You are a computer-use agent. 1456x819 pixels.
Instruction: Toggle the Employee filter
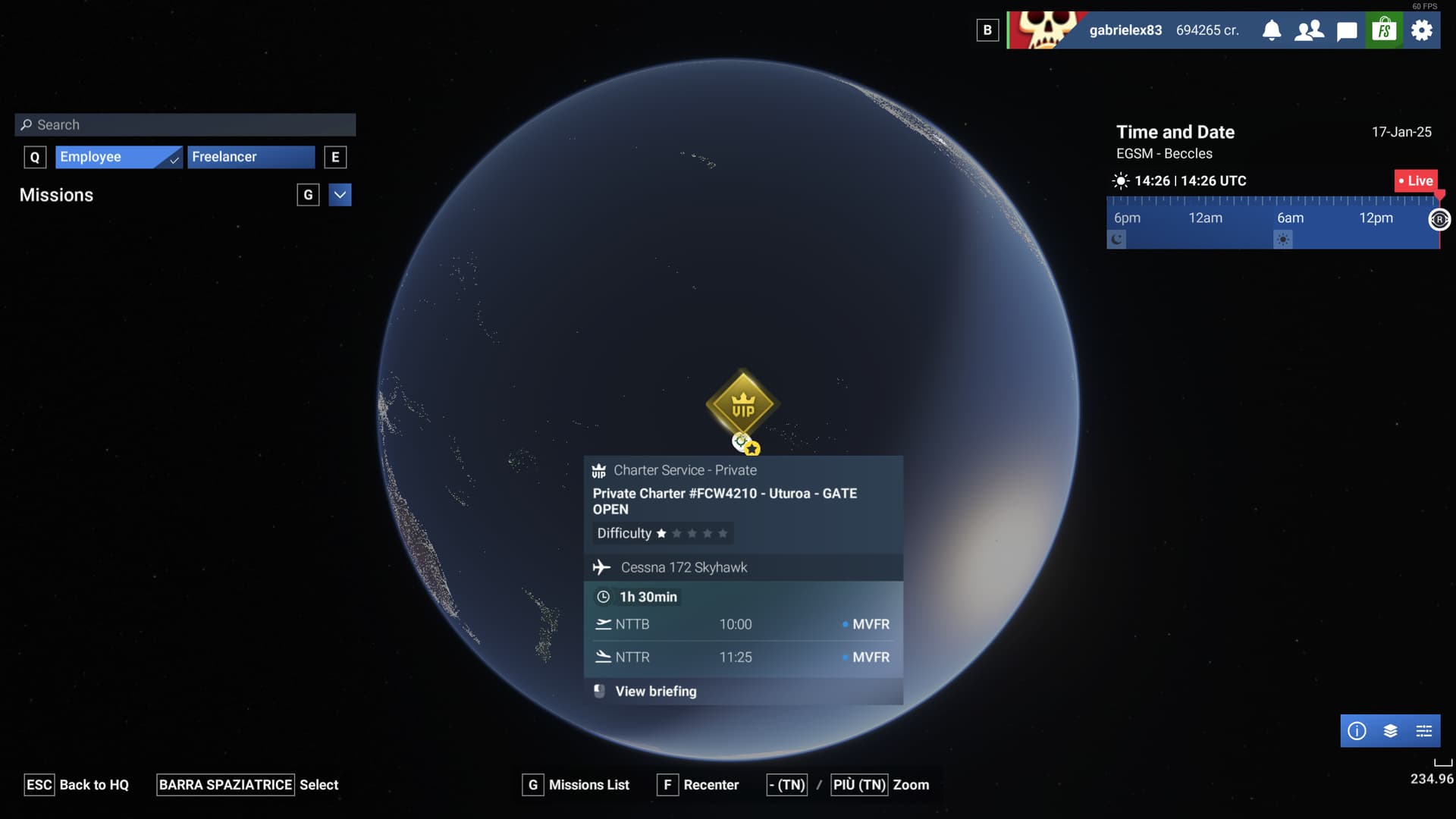point(118,157)
